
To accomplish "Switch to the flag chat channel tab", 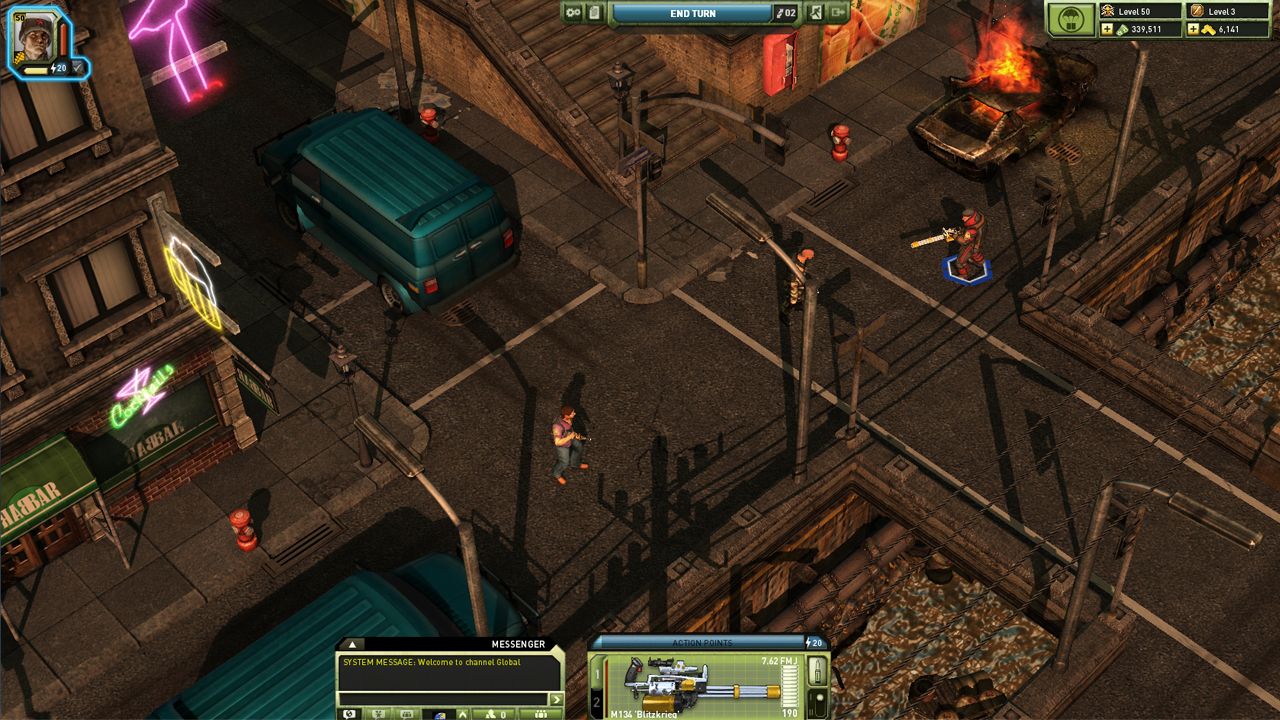I will tap(440, 713).
